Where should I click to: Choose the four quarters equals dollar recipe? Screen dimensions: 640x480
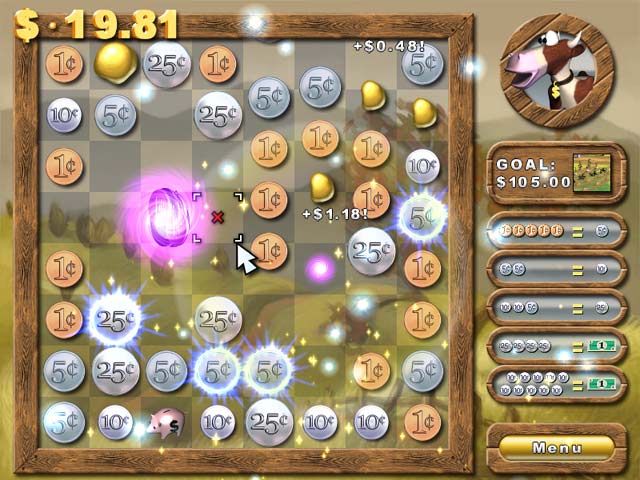point(556,345)
